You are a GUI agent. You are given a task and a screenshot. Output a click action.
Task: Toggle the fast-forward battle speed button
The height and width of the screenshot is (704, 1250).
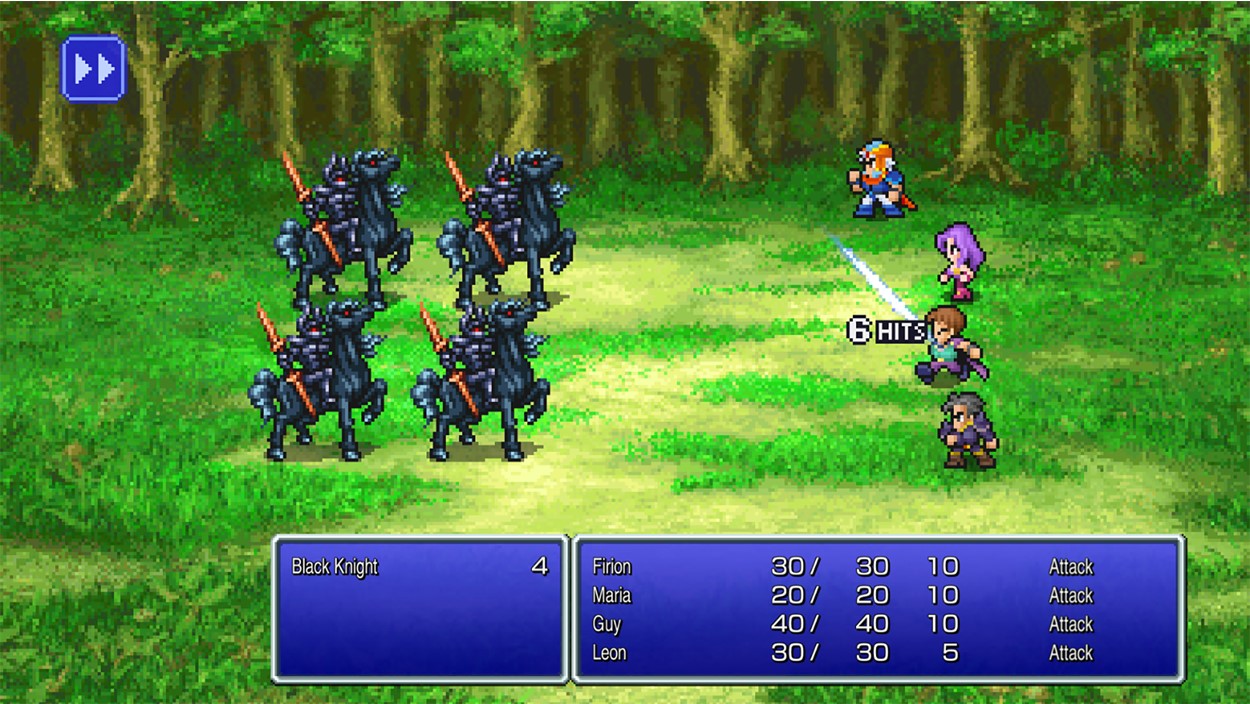click(x=93, y=68)
